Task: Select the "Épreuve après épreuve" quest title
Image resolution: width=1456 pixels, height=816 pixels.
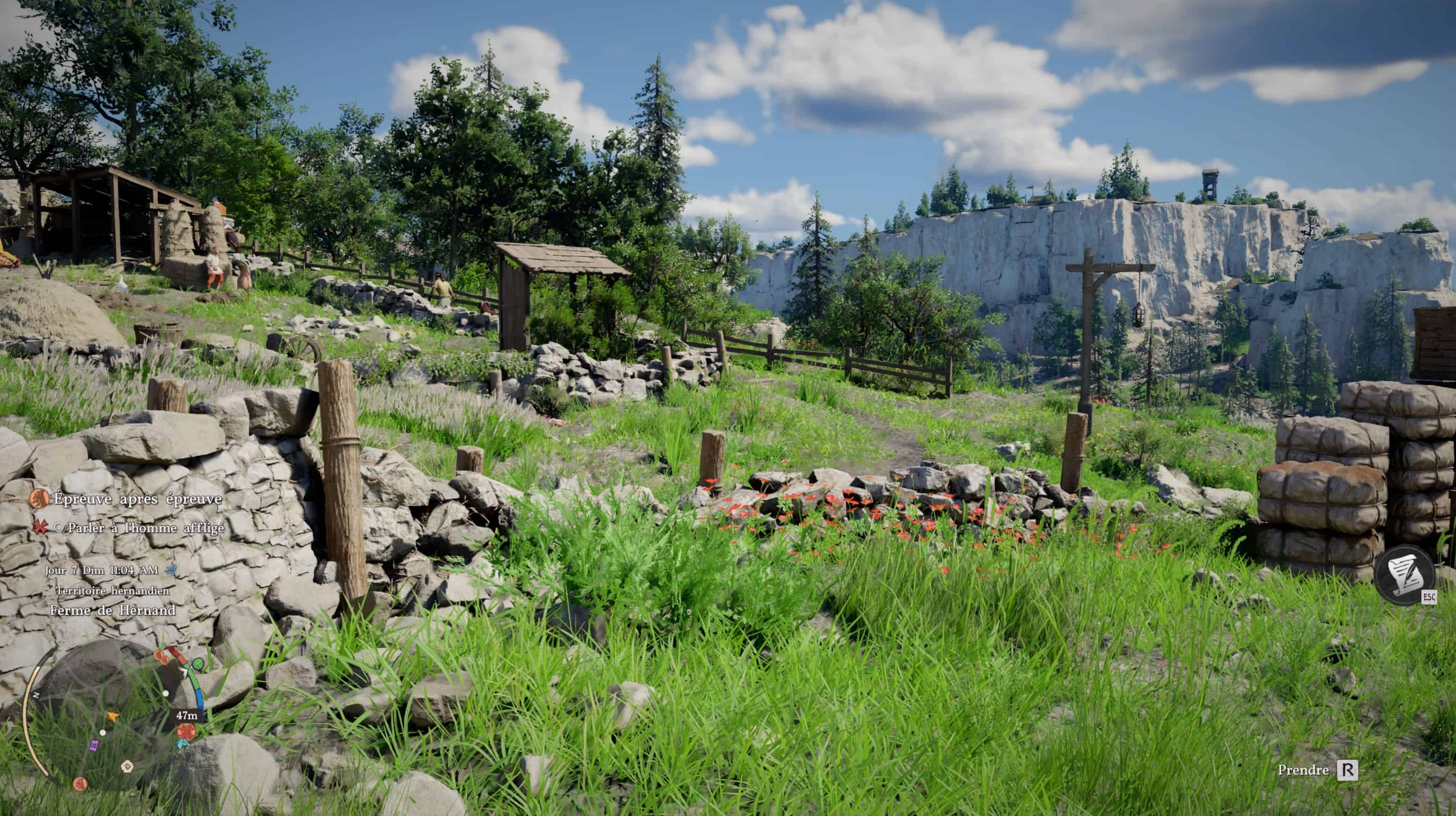Action: (x=137, y=499)
